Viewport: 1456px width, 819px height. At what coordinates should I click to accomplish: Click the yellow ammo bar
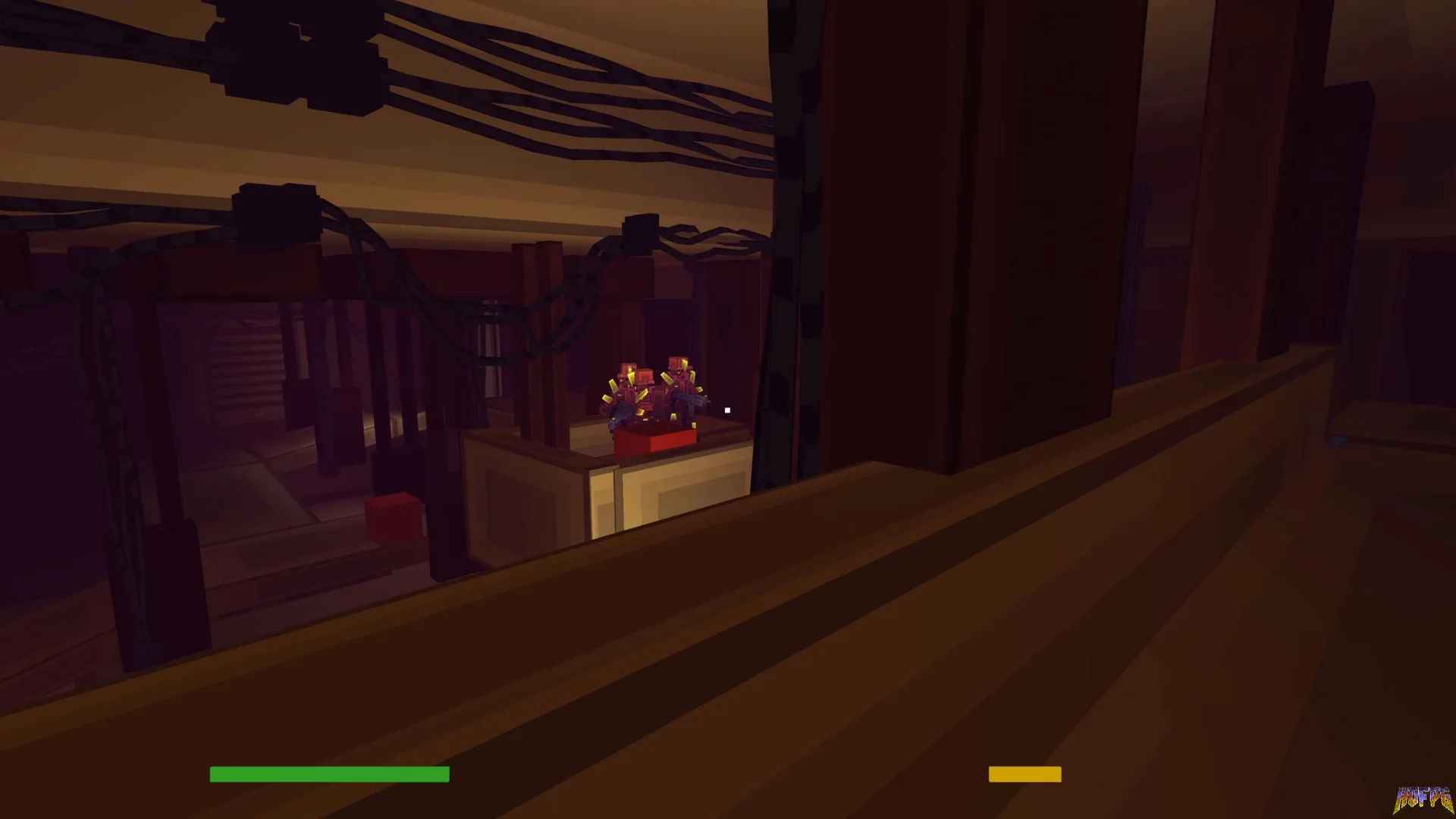(x=1024, y=773)
